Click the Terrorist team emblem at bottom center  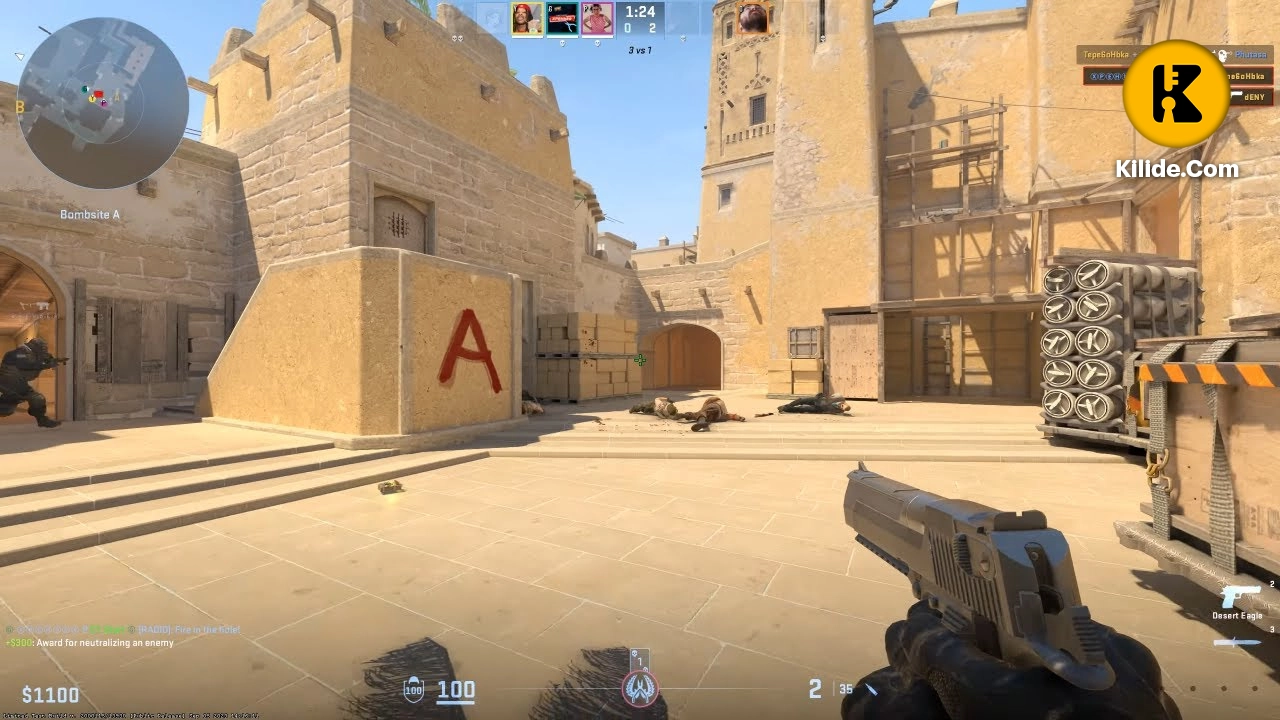pos(640,688)
